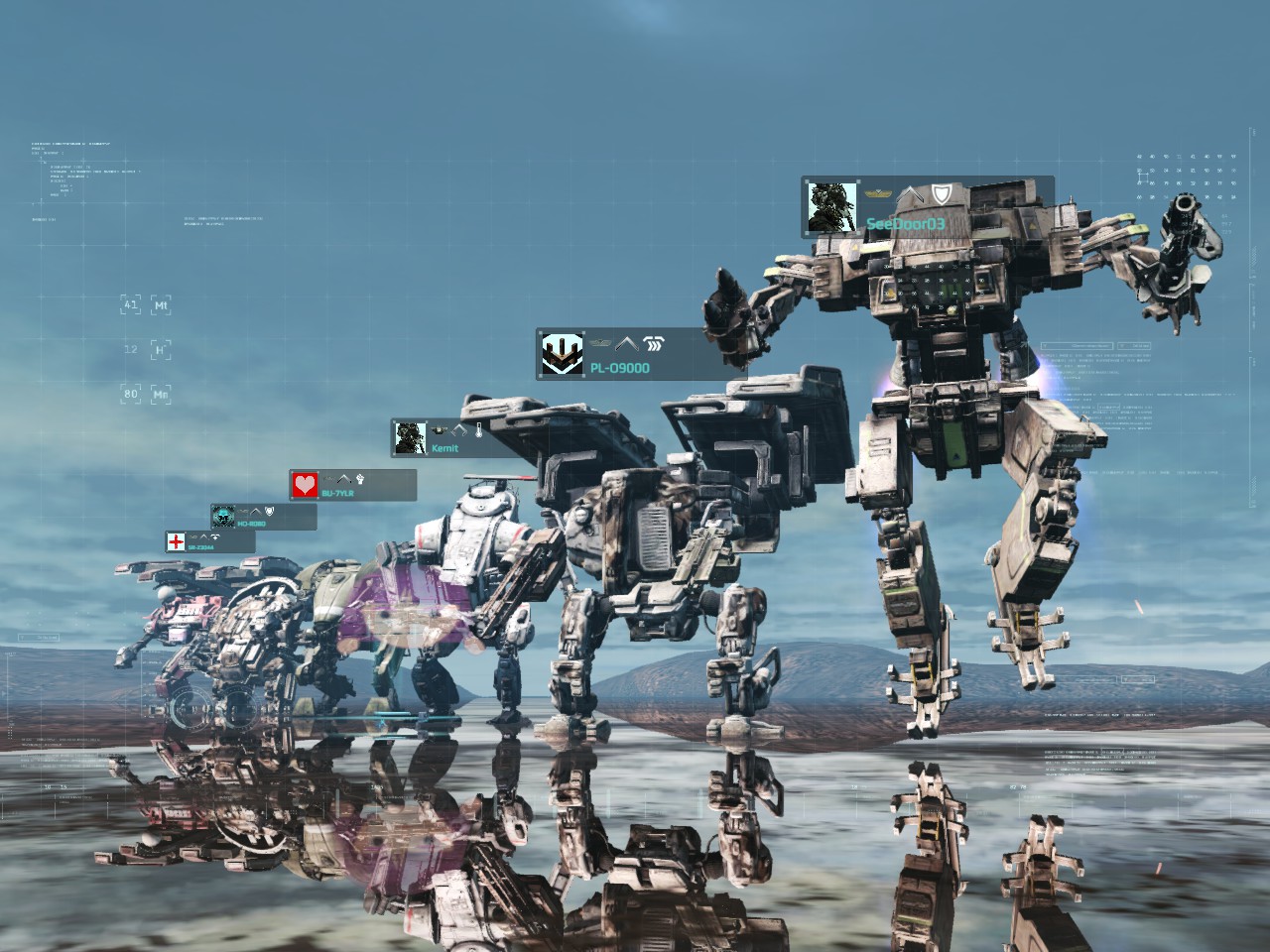Click the HO-ROBO player name label
The image size is (1270, 952).
(x=251, y=524)
